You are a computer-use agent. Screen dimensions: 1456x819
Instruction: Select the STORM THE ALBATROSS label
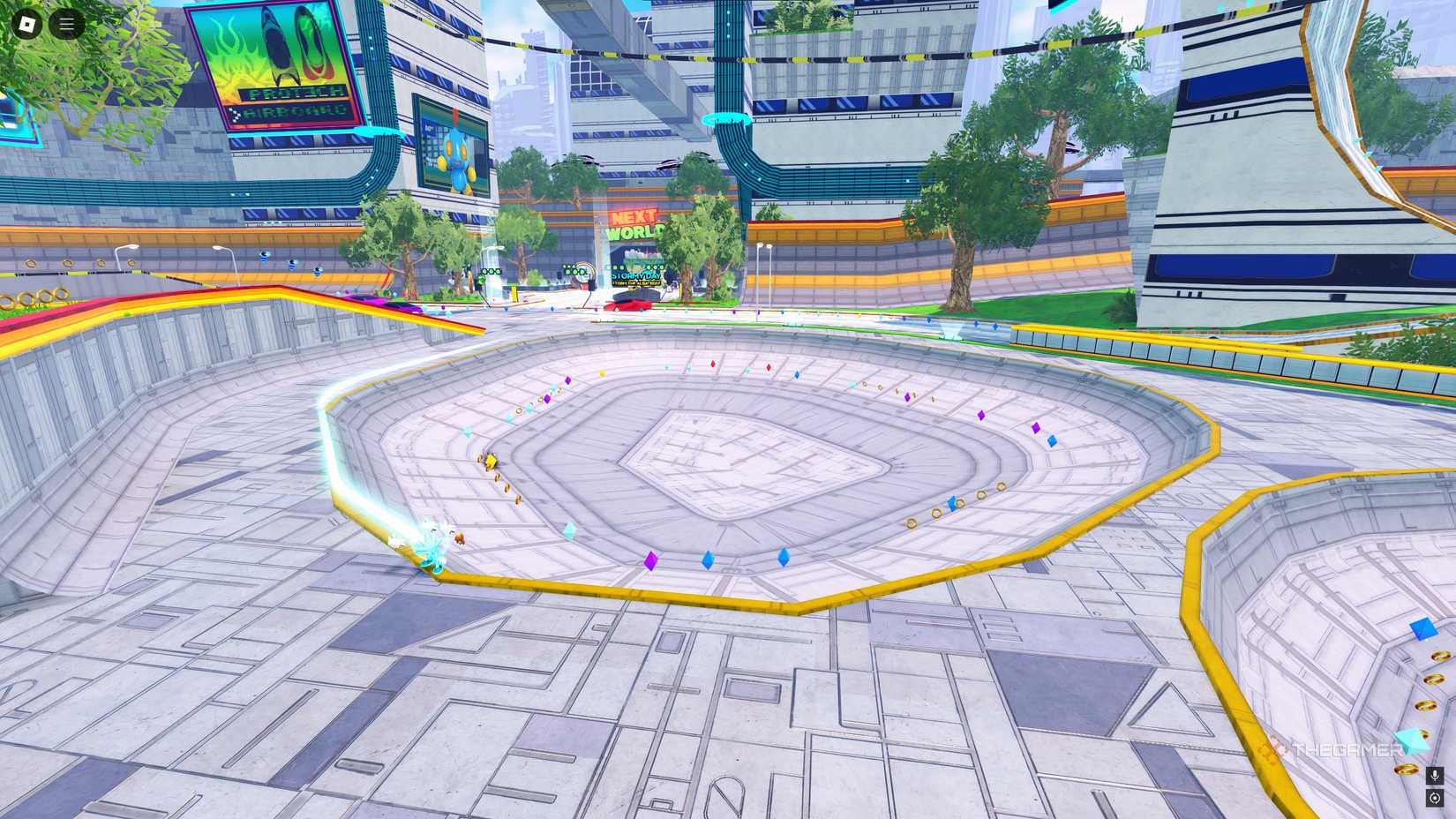point(637,283)
